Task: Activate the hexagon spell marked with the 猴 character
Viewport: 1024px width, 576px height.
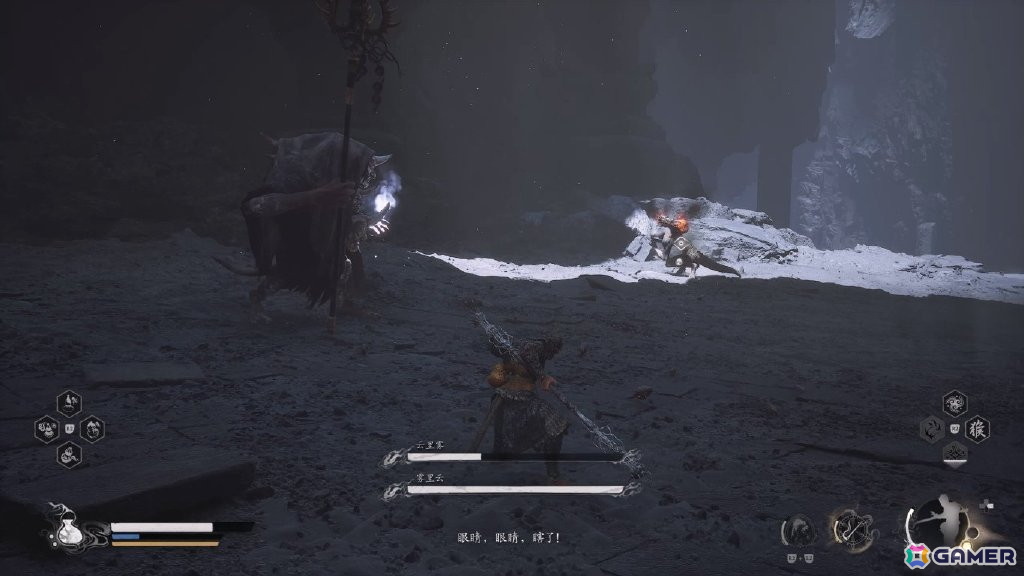Action: click(977, 429)
